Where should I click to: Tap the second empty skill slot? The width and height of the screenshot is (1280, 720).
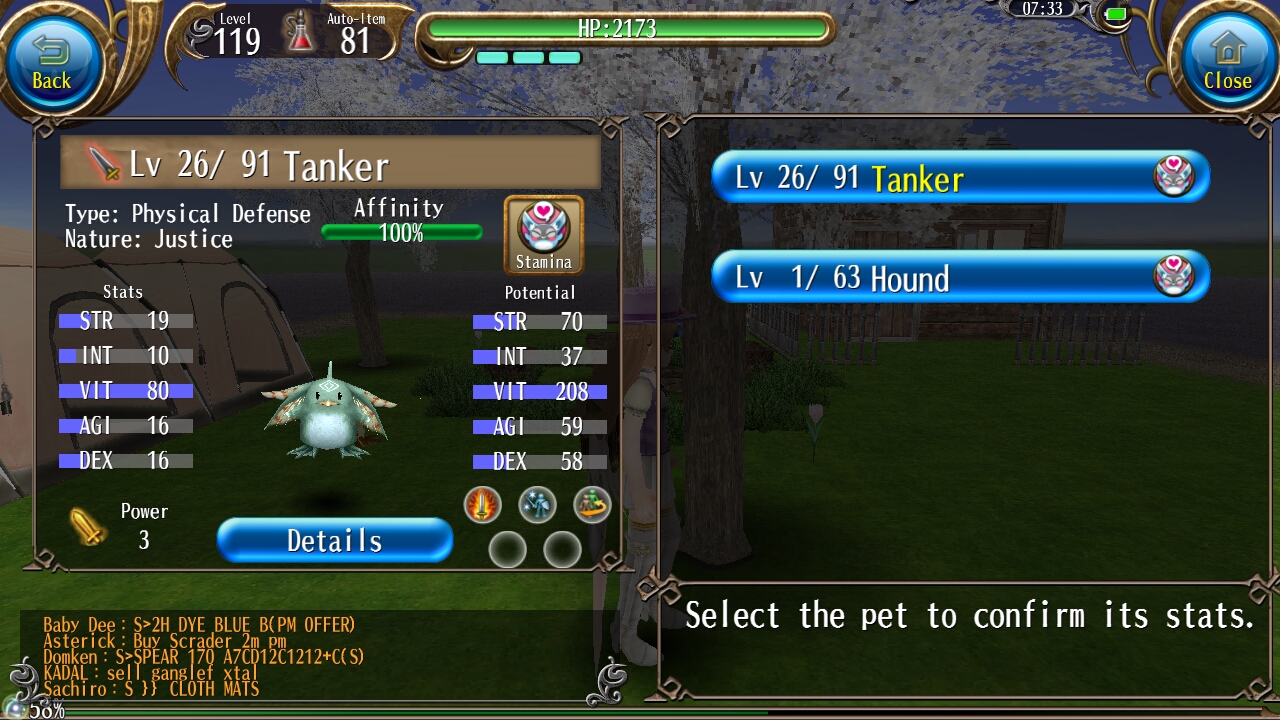point(563,549)
